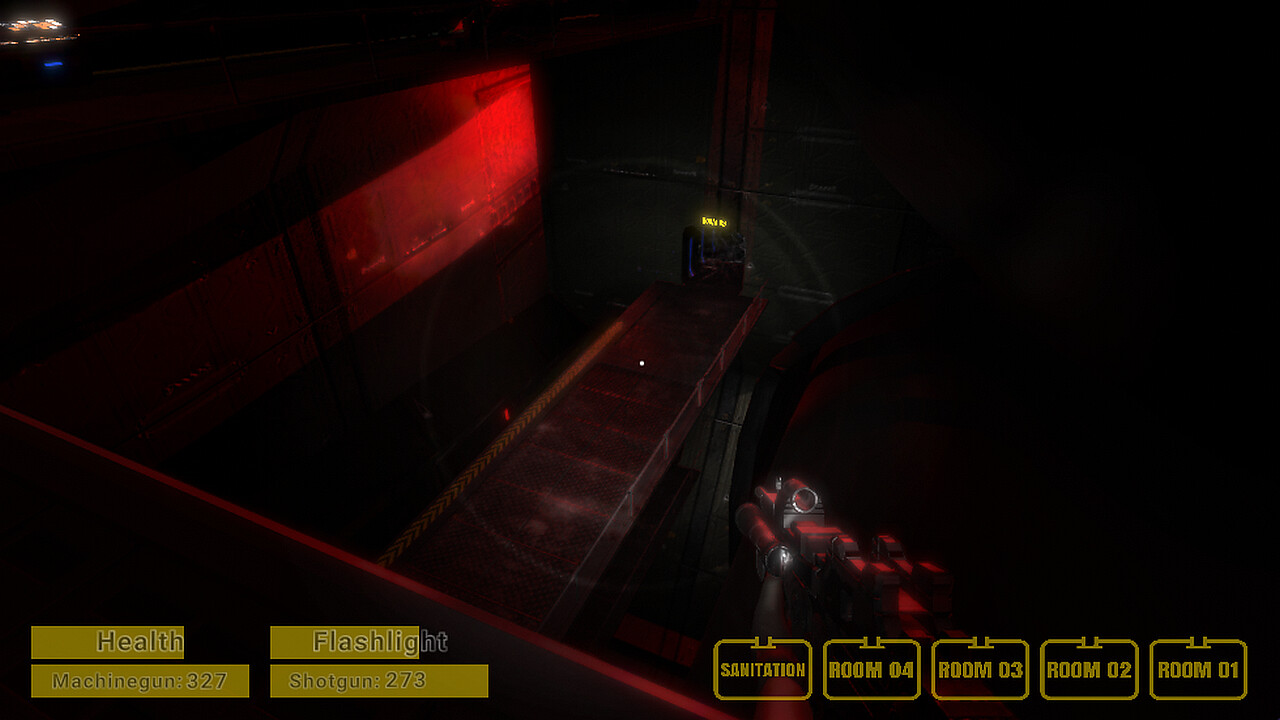Select the Room 03 indicator
Viewport: 1280px width, 720px height.
point(980,668)
